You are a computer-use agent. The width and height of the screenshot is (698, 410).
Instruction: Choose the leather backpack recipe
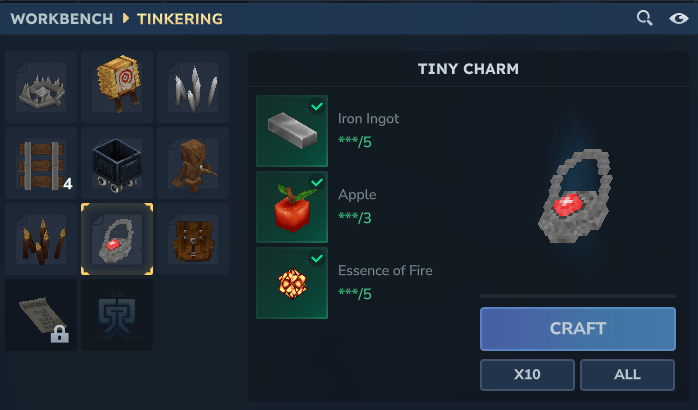coord(193,239)
